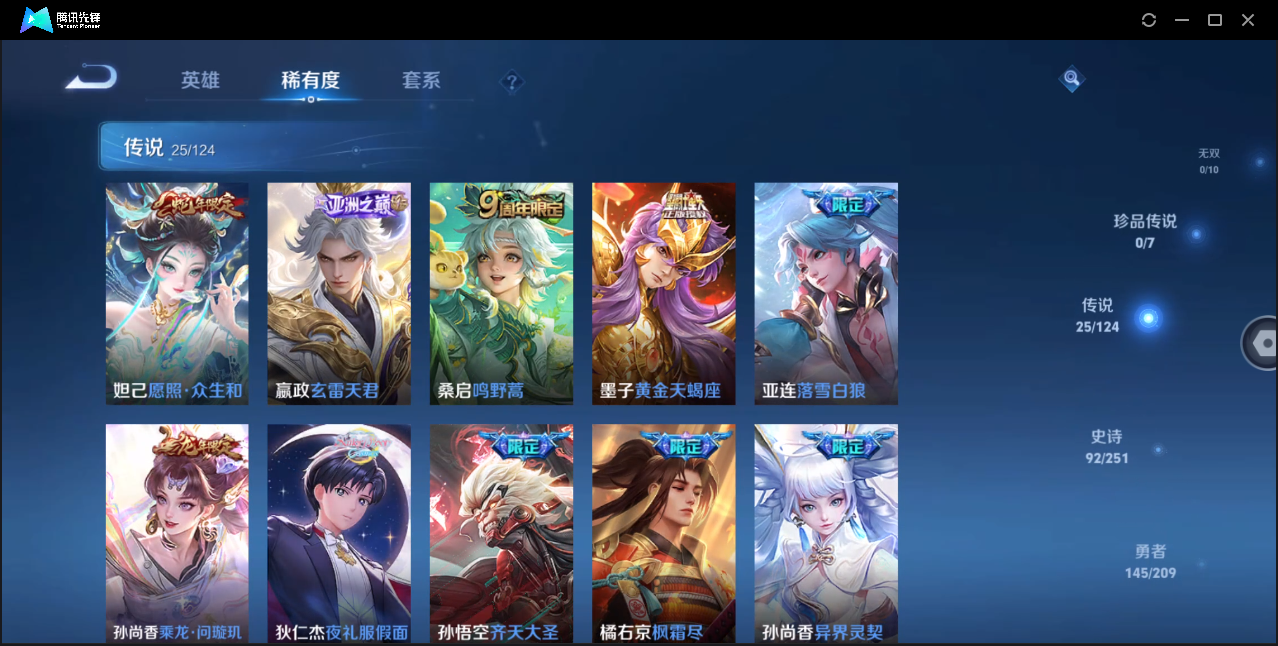
Task: Select the 嬴政 玄雷天君 skin card
Action: point(339,294)
